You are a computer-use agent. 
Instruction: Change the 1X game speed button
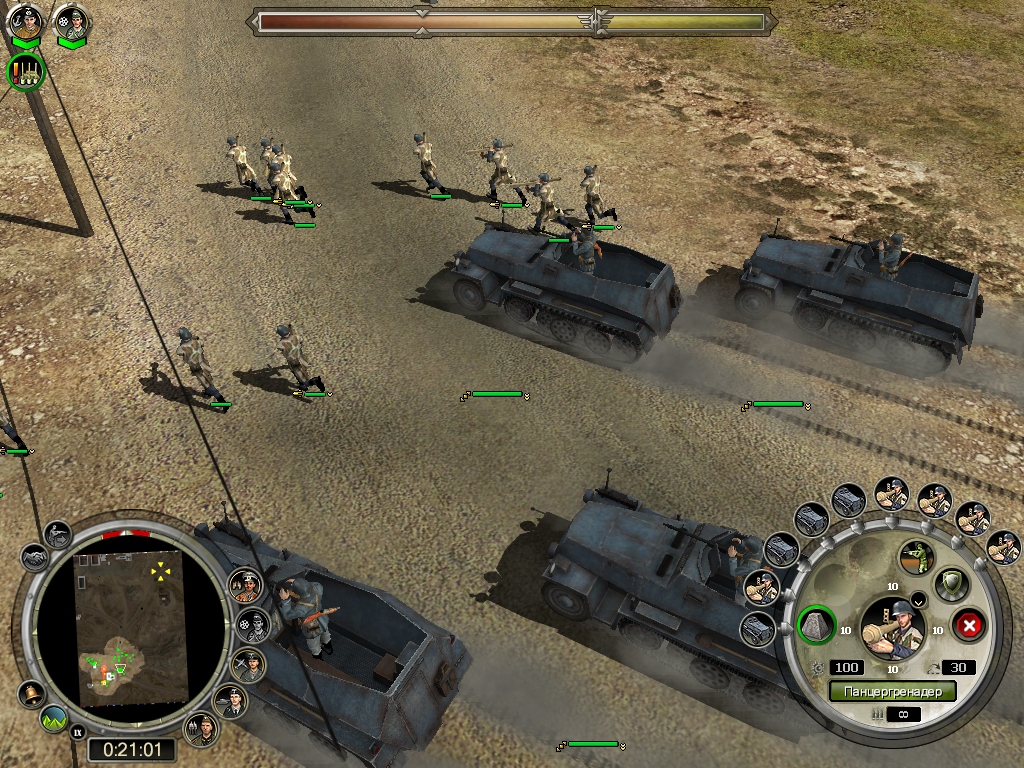point(78,734)
